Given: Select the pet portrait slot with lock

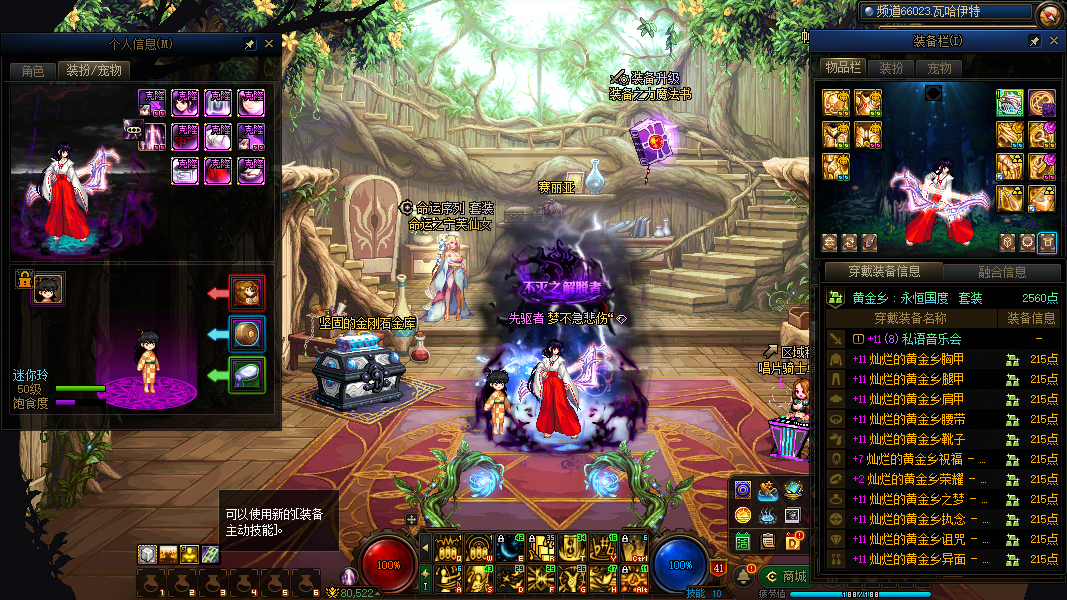Looking at the screenshot, I should point(48,288).
